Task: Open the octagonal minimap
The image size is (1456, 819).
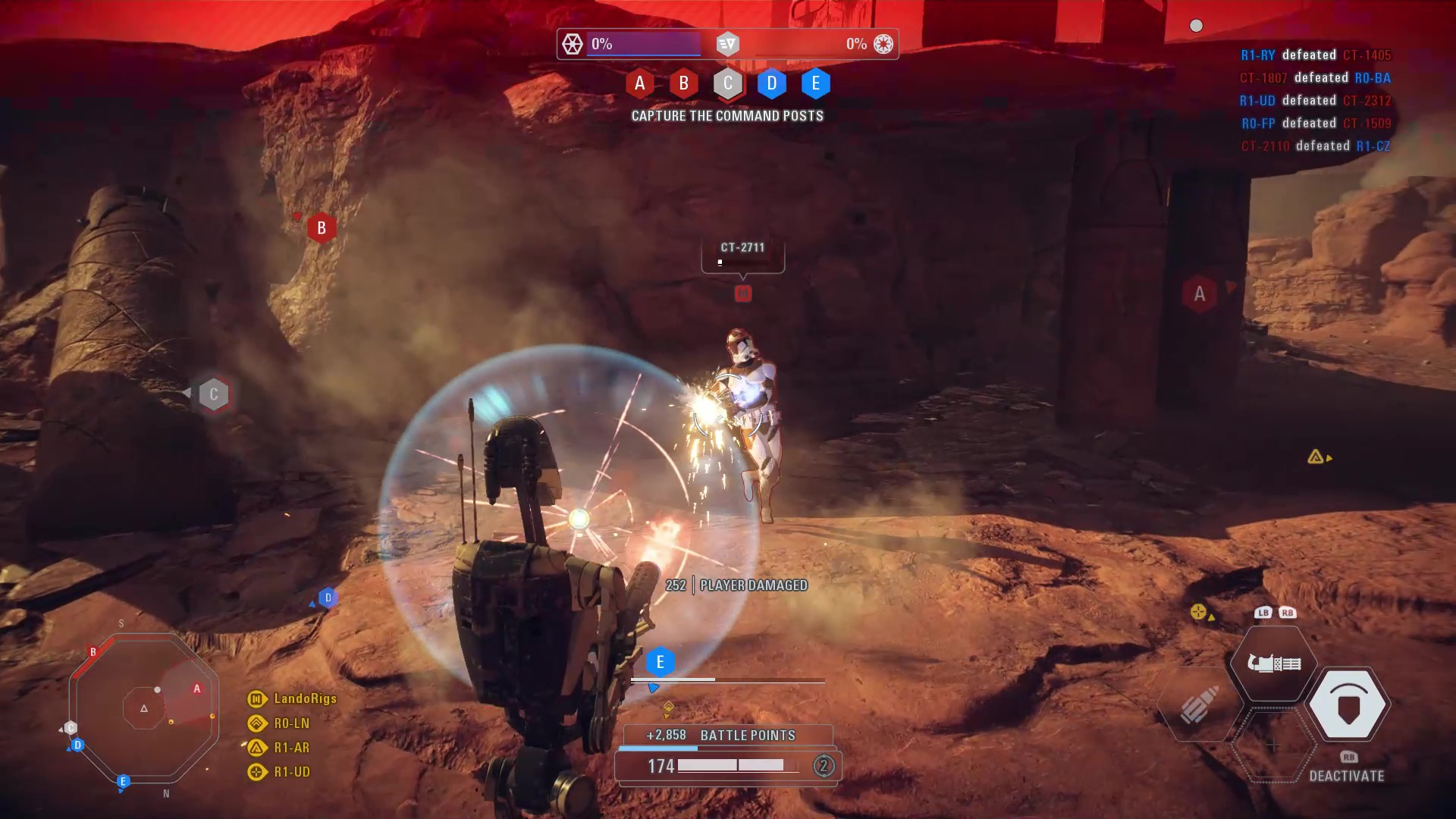Action: 144,708
